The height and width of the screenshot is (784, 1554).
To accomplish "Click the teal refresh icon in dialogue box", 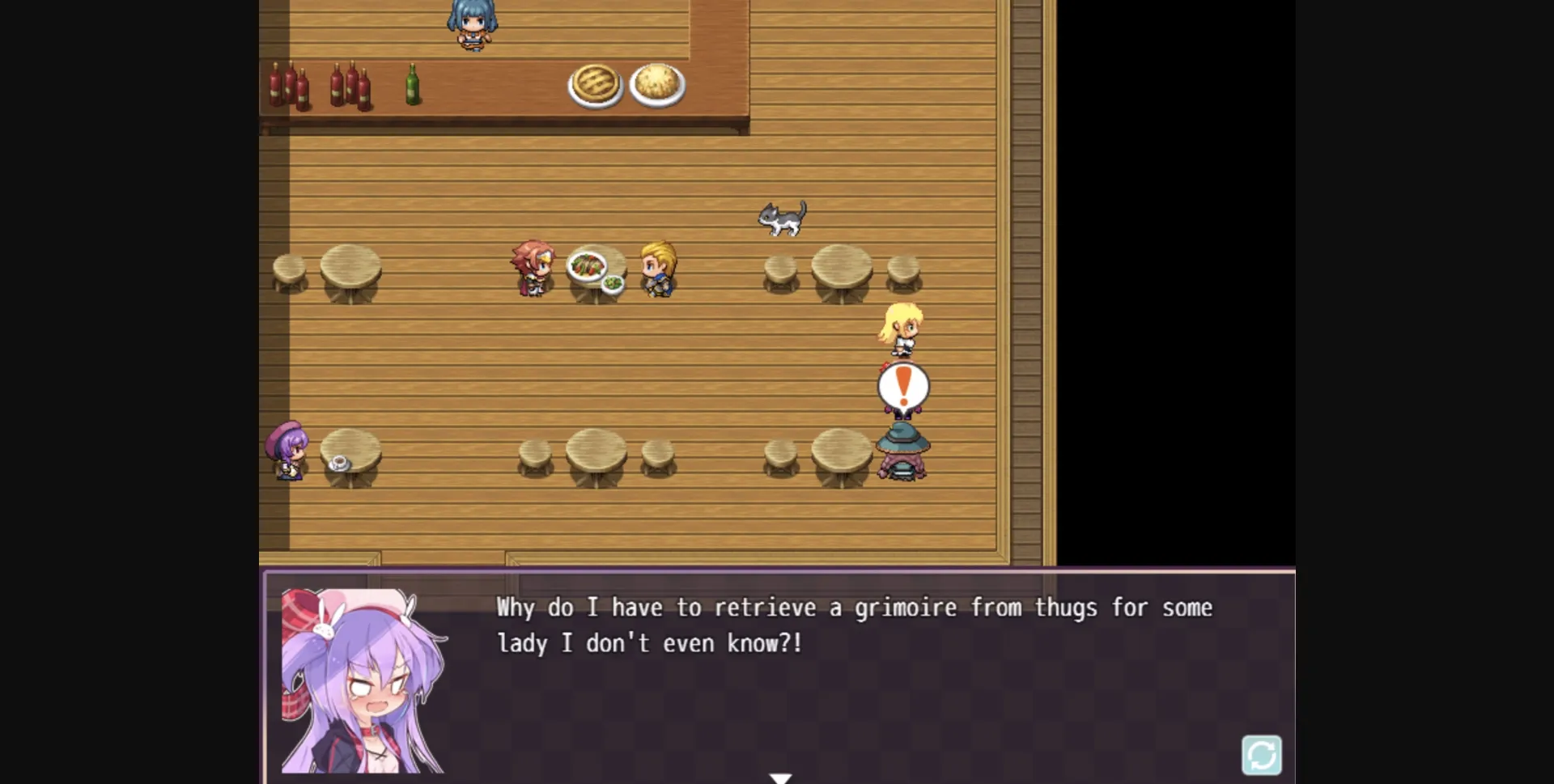I will [1263, 755].
